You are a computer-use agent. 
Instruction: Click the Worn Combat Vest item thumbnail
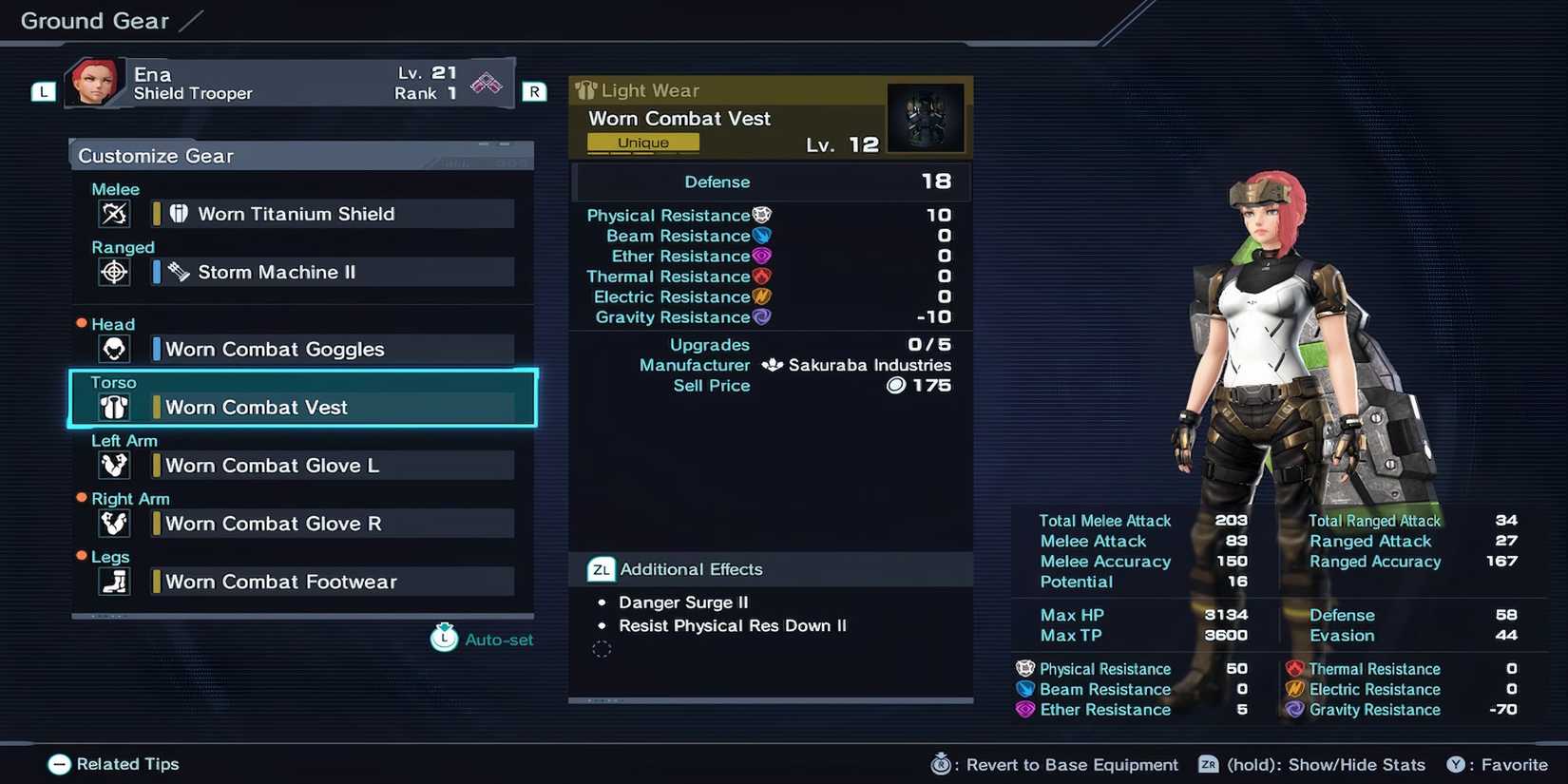pos(926,117)
